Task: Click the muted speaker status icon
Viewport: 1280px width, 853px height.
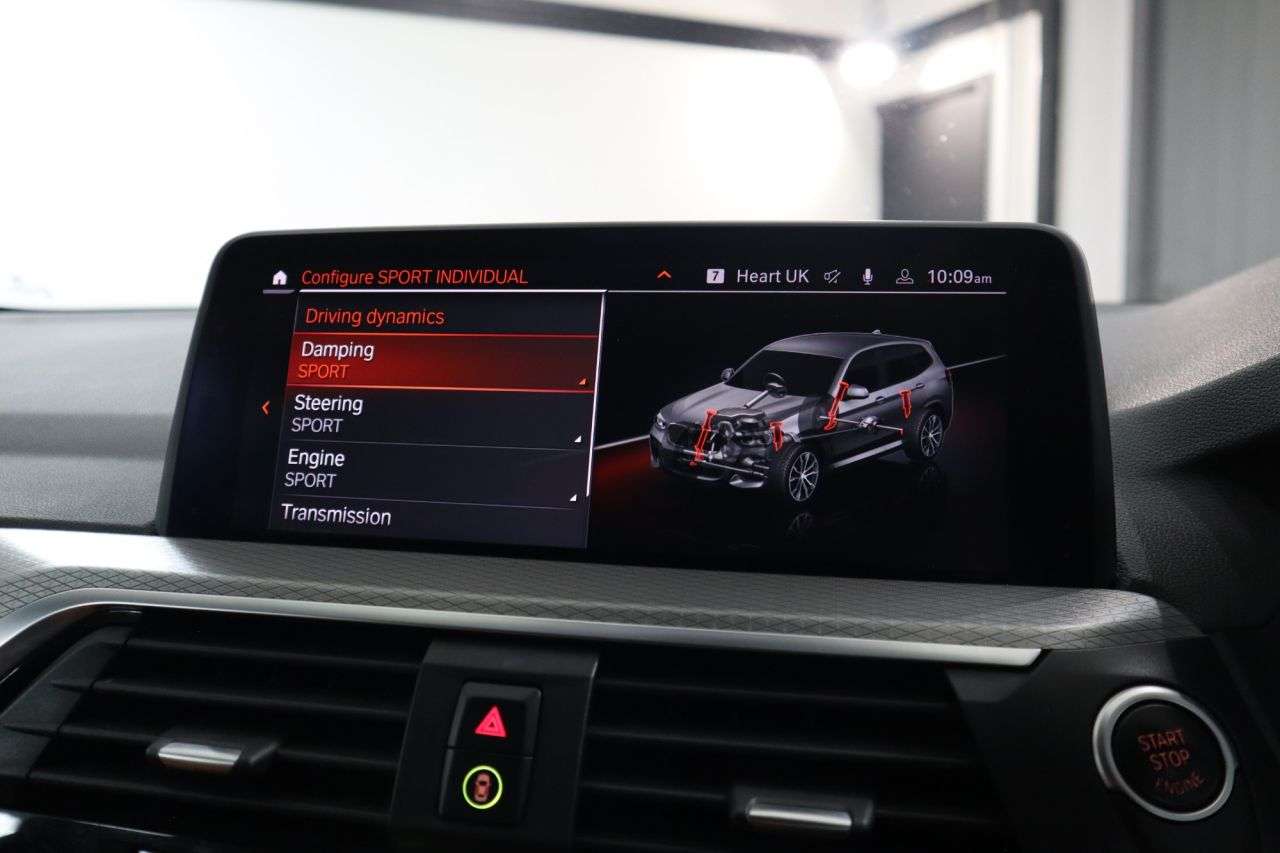Action: 832,277
